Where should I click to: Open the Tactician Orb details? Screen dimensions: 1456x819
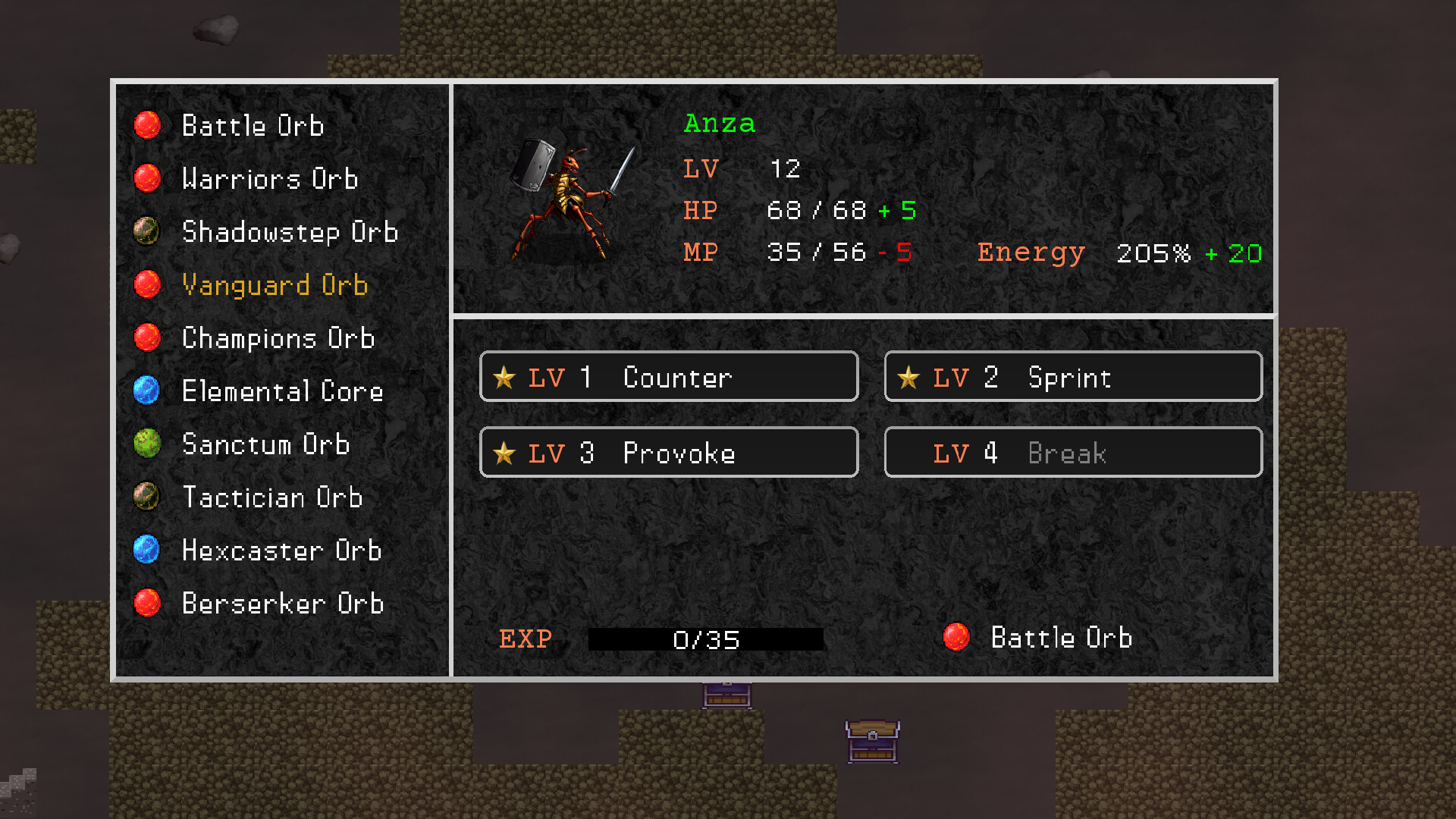point(271,497)
